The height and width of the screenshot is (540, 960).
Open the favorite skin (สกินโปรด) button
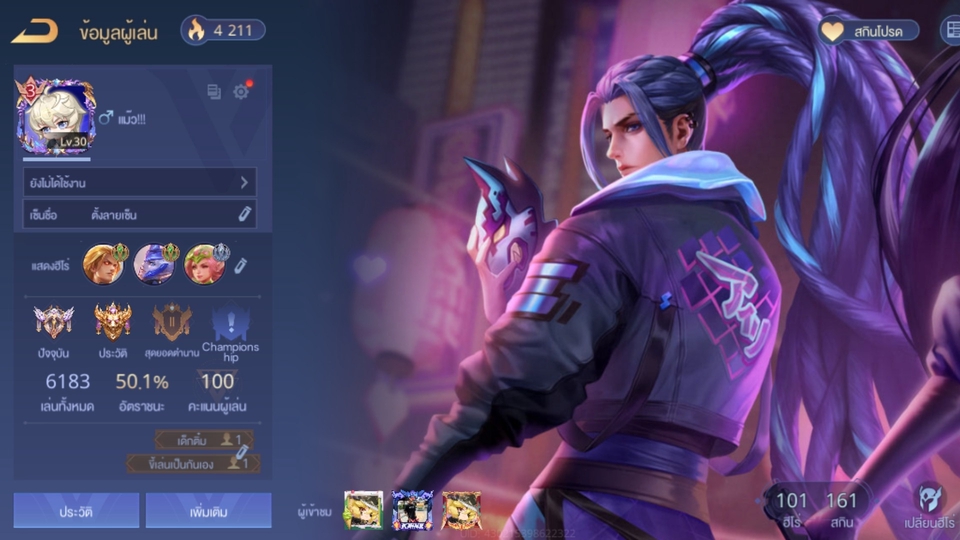coord(868,31)
